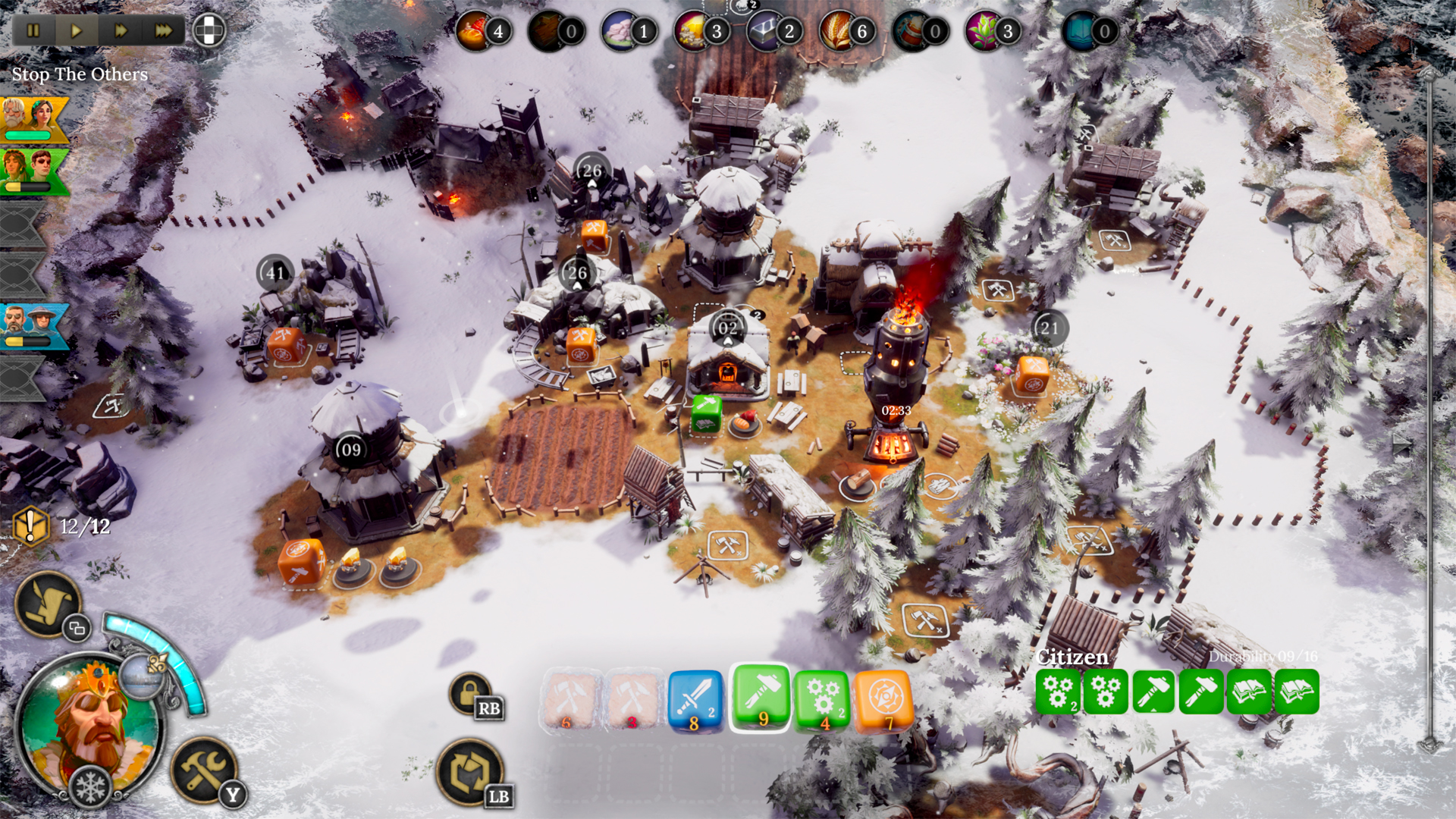
Task: Pause the game
Action: [33, 31]
